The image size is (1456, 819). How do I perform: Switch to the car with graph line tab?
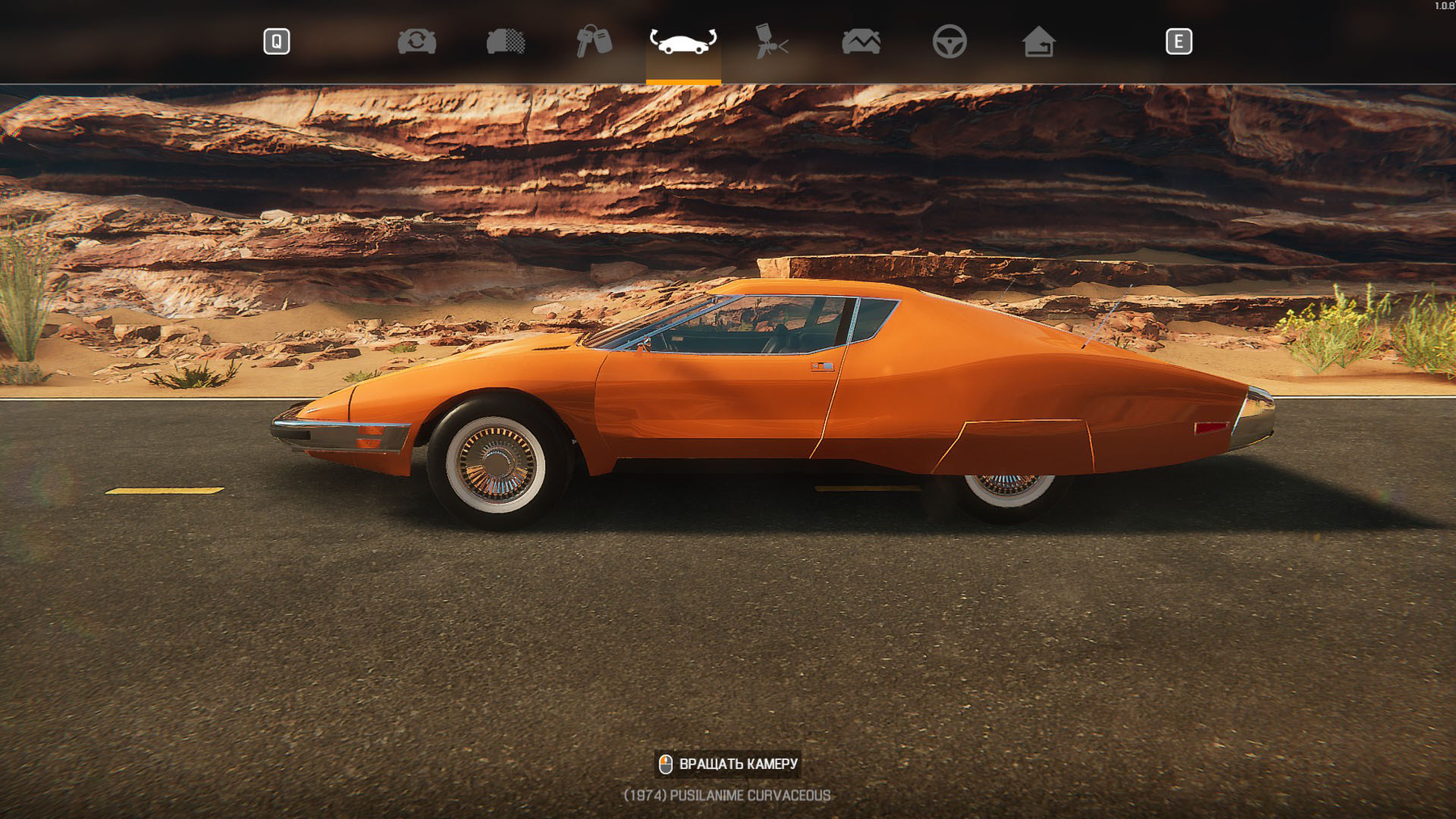coord(861,41)
